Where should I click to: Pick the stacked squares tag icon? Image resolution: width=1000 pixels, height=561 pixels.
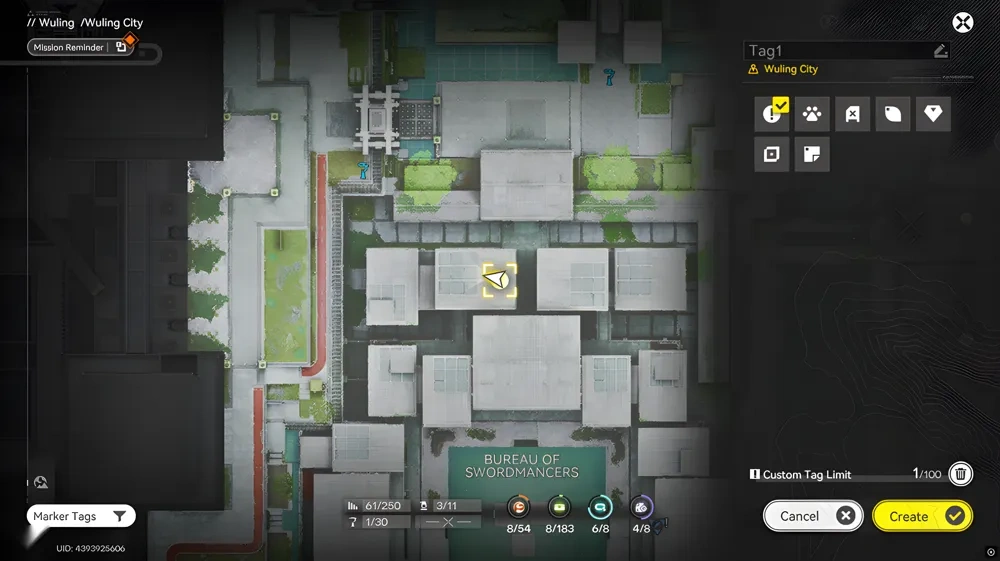772,155
